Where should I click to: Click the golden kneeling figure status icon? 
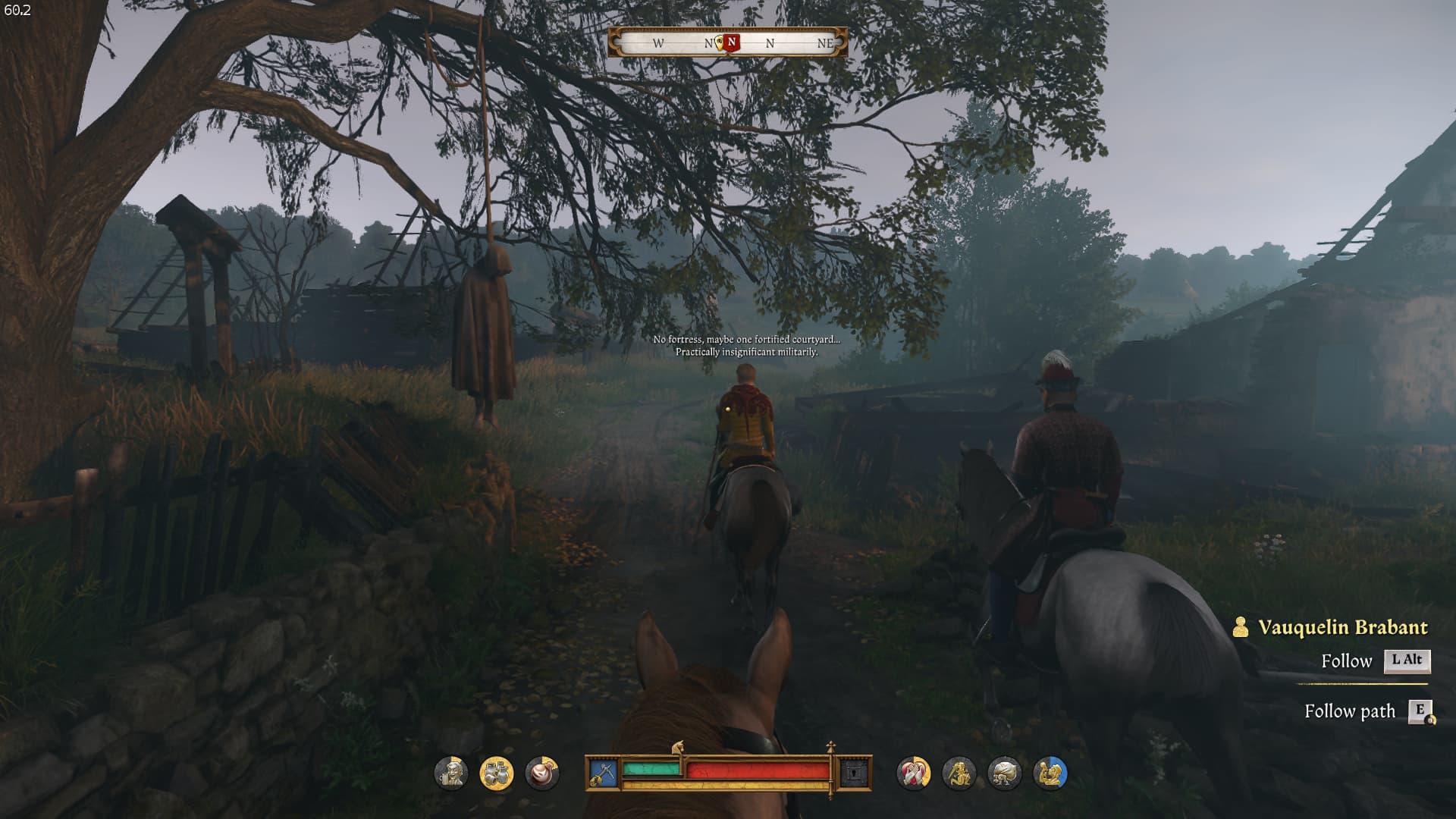959,773
